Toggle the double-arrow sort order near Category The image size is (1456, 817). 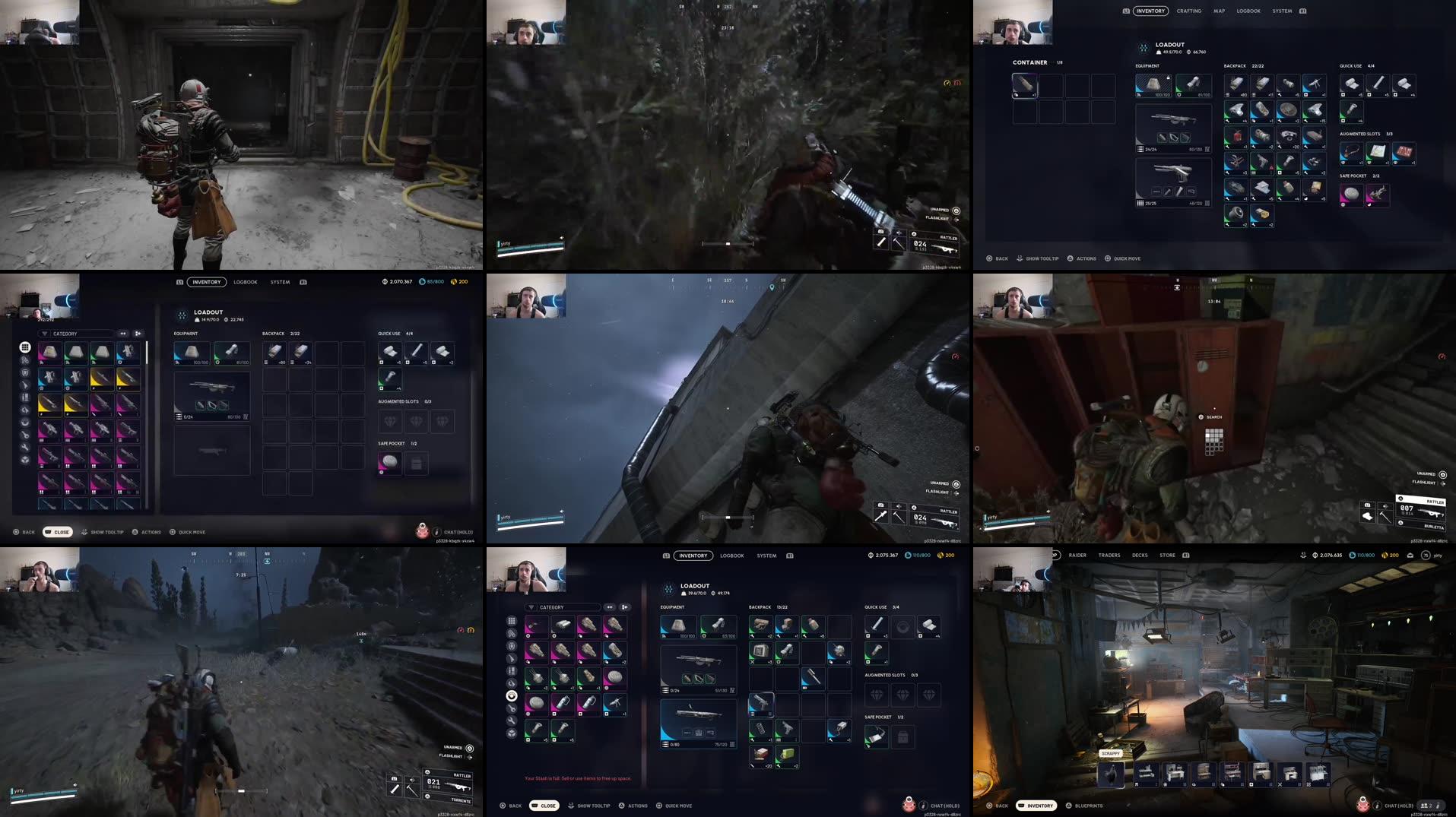[x=122, y=334]
